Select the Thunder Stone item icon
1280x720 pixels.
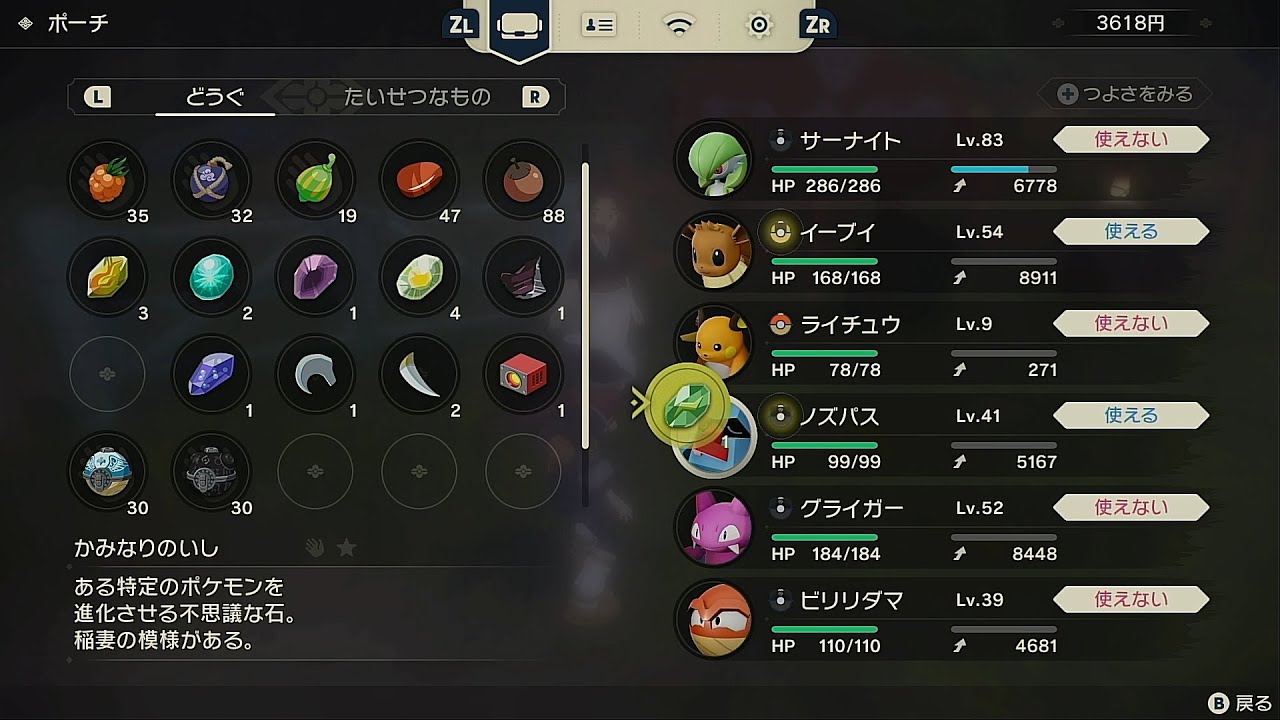coord(108,277)
